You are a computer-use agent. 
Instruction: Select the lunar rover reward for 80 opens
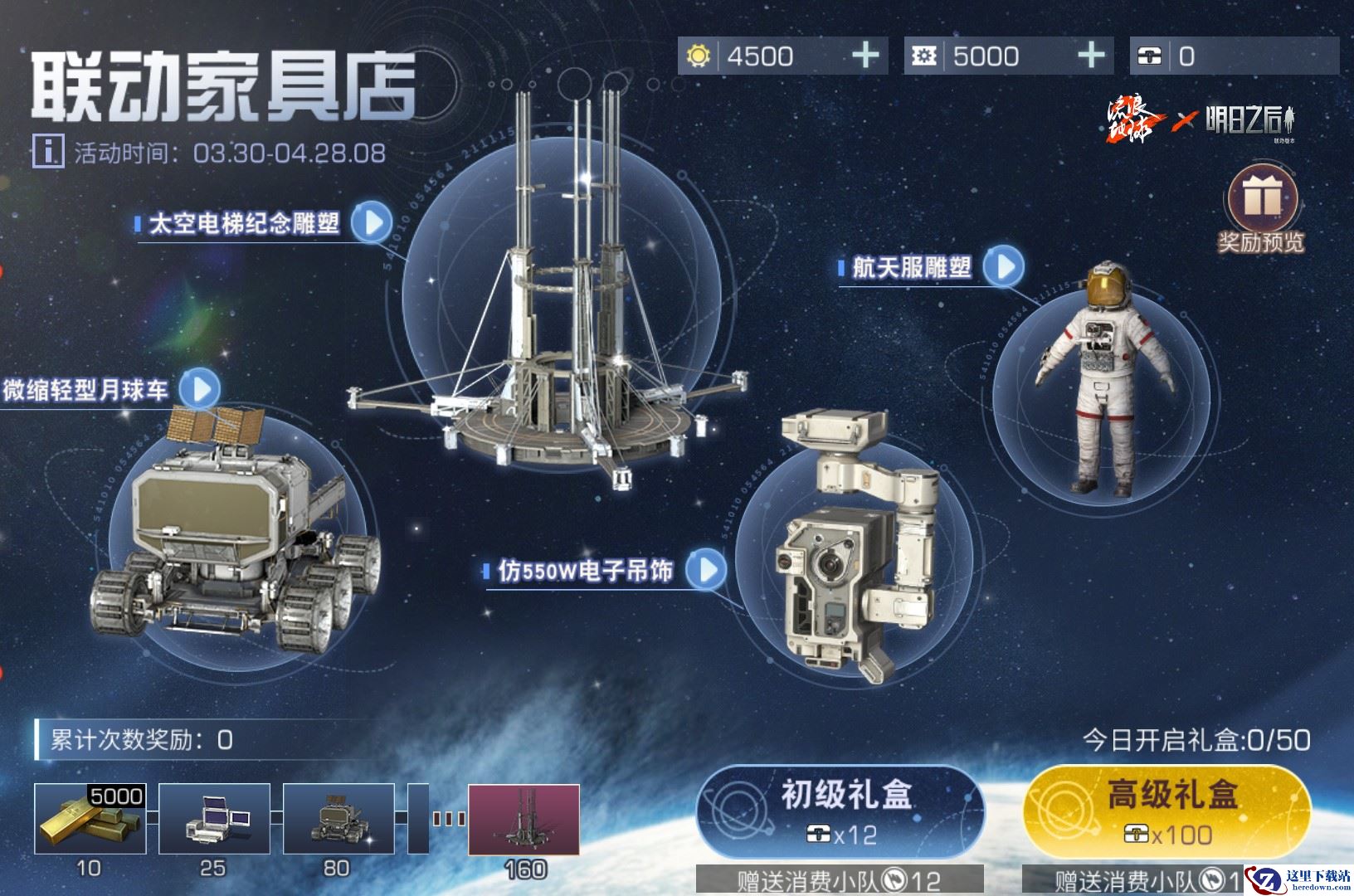coord(338,818)
